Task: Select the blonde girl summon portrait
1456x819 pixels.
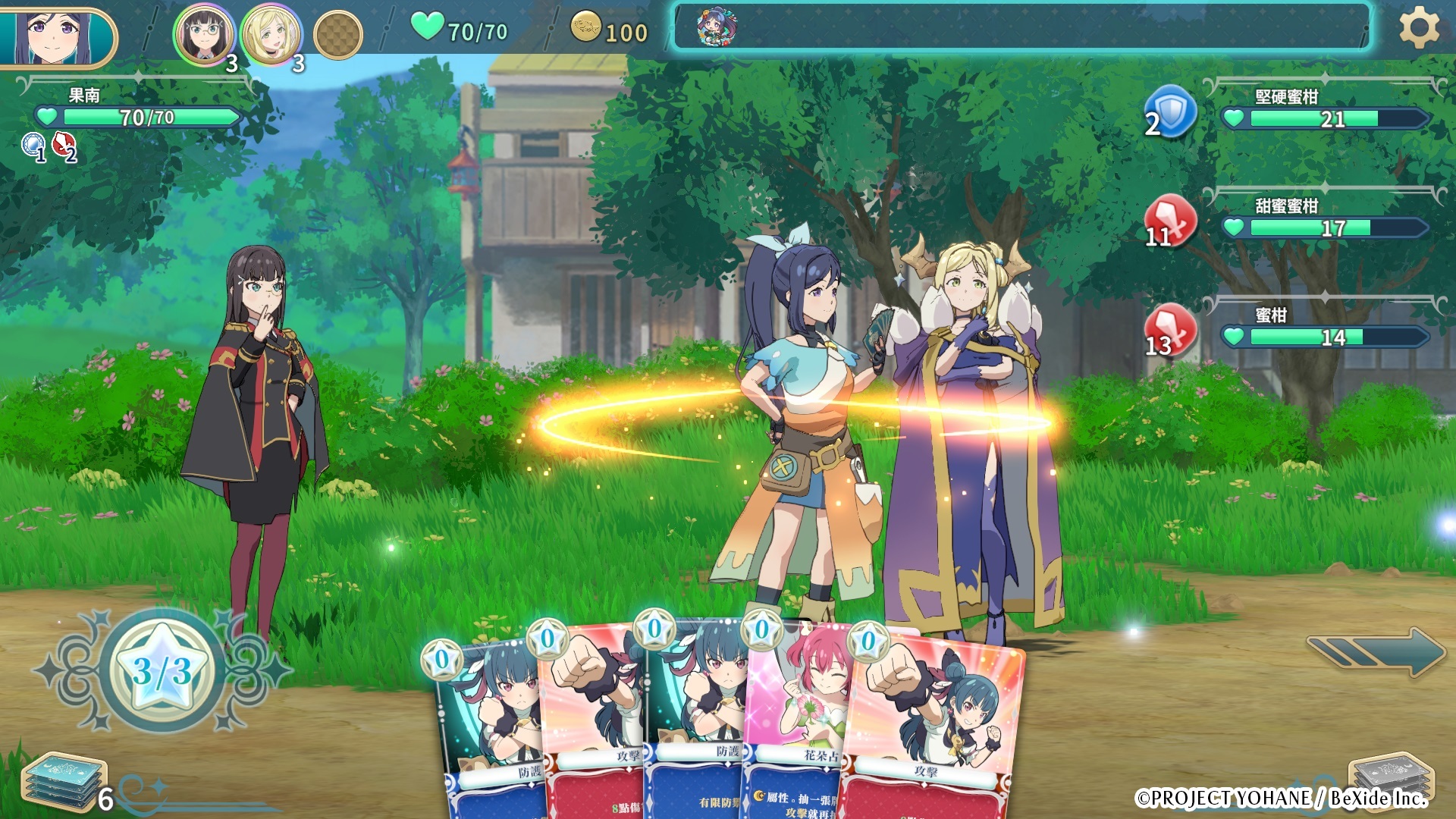Action: pos(270,34)
